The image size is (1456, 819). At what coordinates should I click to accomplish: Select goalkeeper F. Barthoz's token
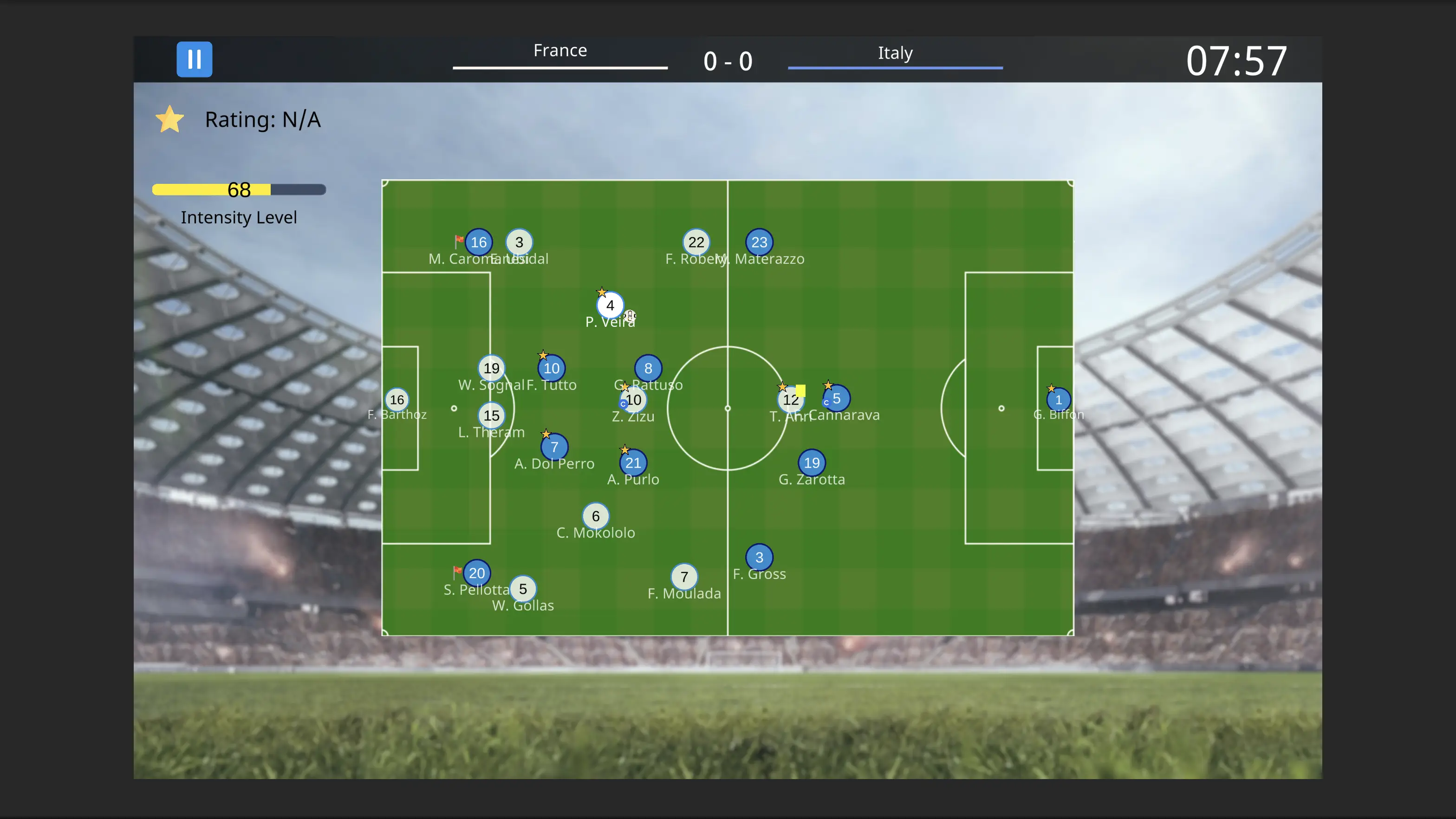coord(397,400)
